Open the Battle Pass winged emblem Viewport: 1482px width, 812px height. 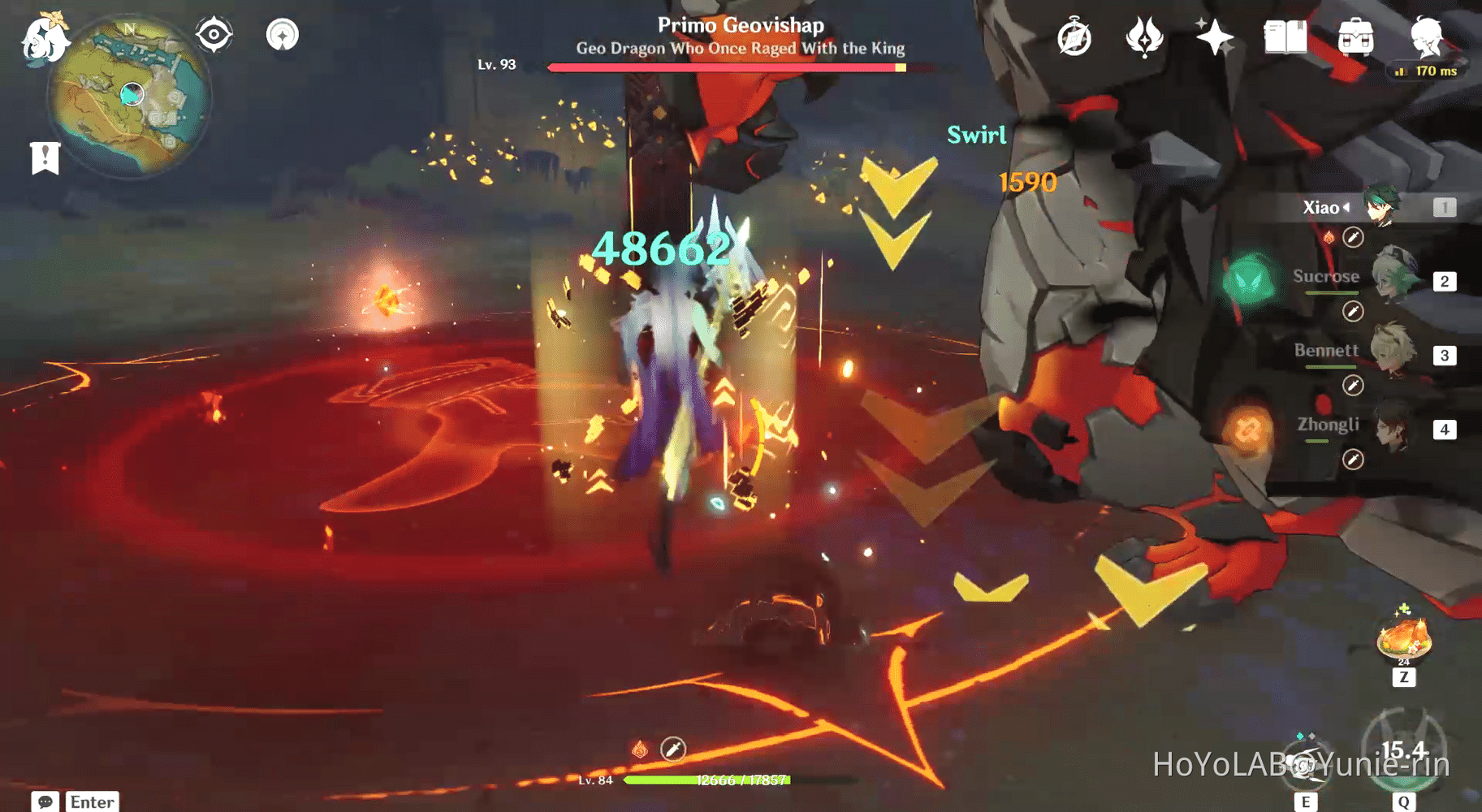[x=1143, y=36]
